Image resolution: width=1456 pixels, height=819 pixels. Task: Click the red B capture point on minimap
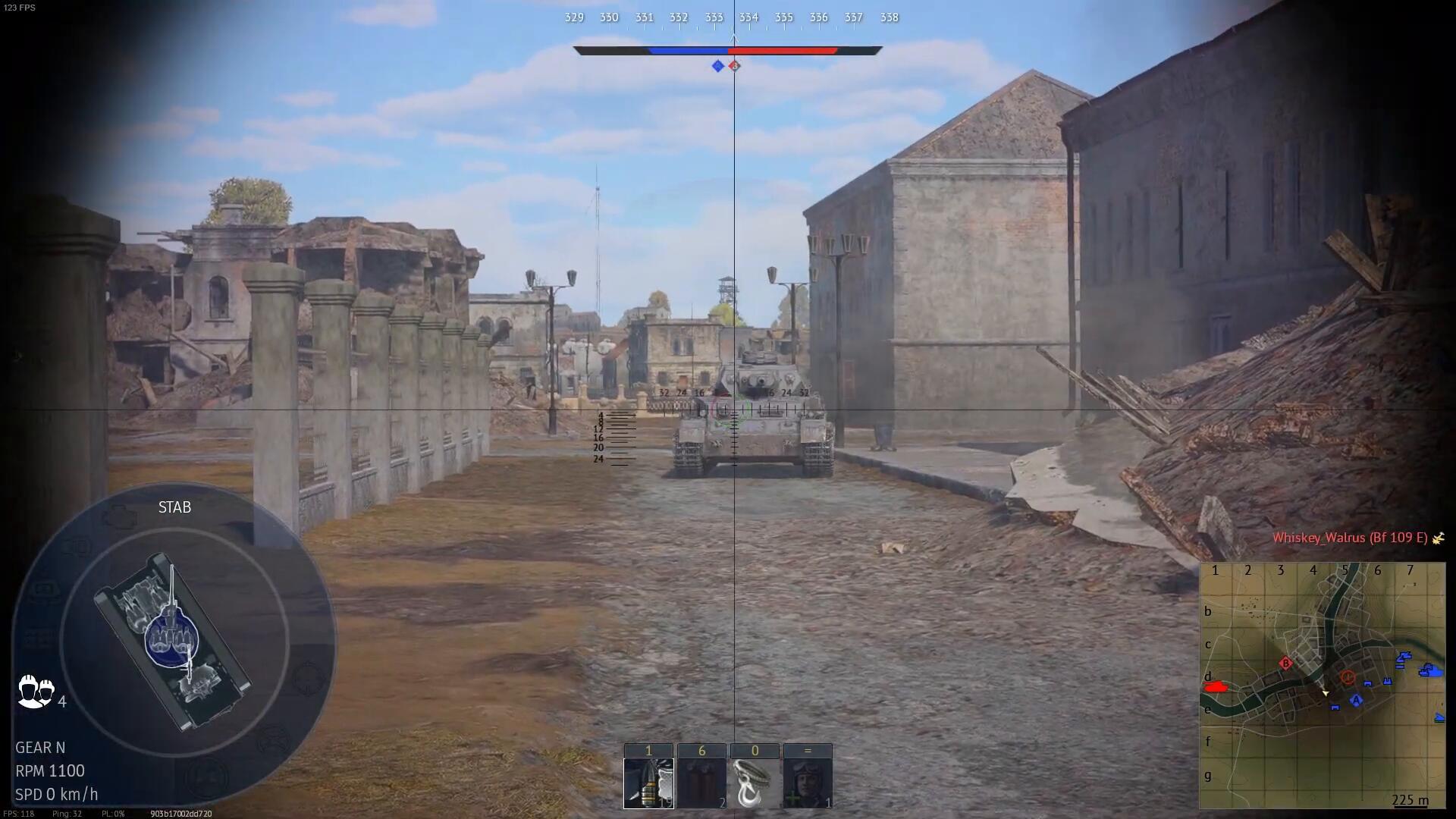pyautogui.click(x=1285, y=664)
